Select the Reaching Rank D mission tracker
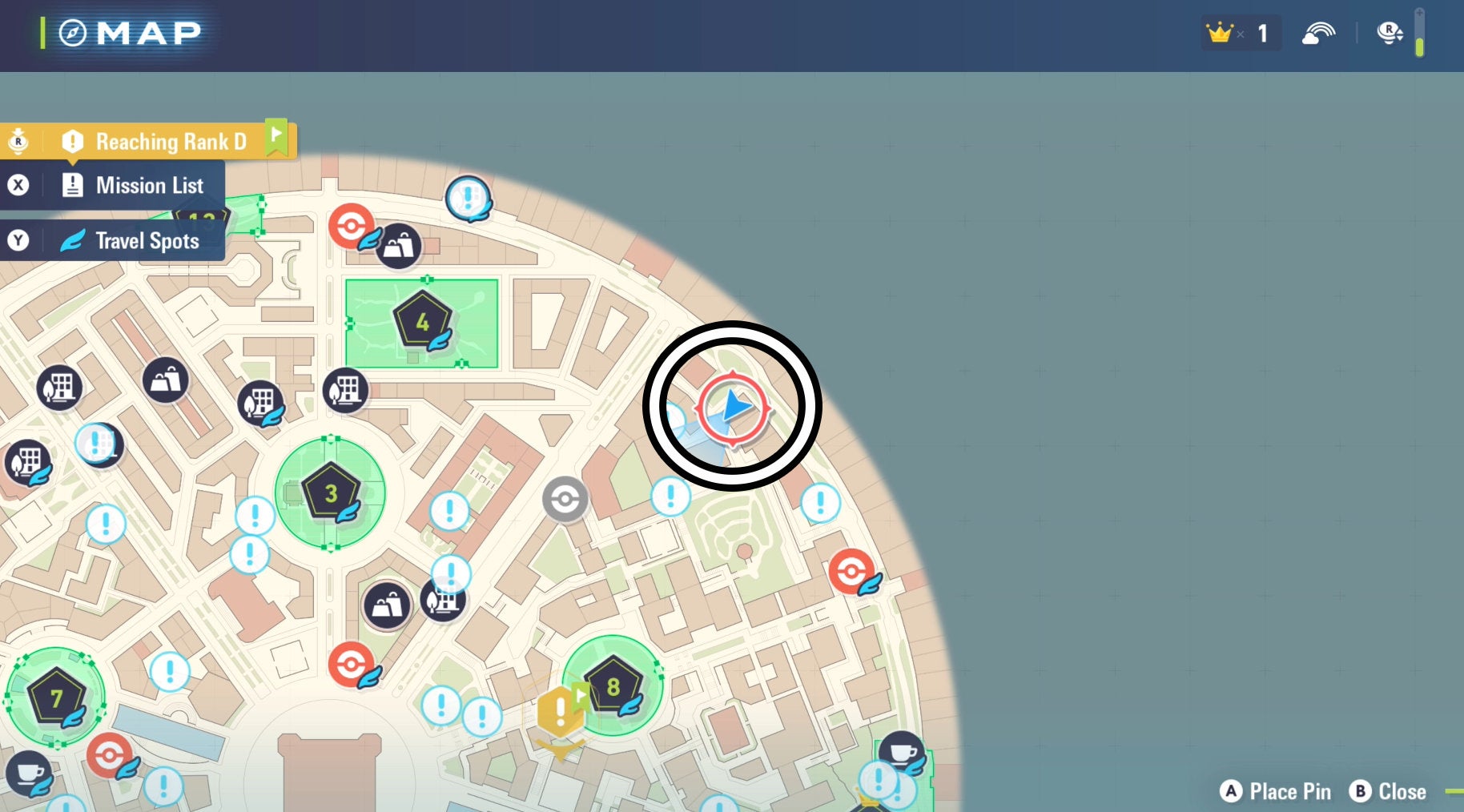The height and width of the screenshot is (812, 1464). pos(170,142)
